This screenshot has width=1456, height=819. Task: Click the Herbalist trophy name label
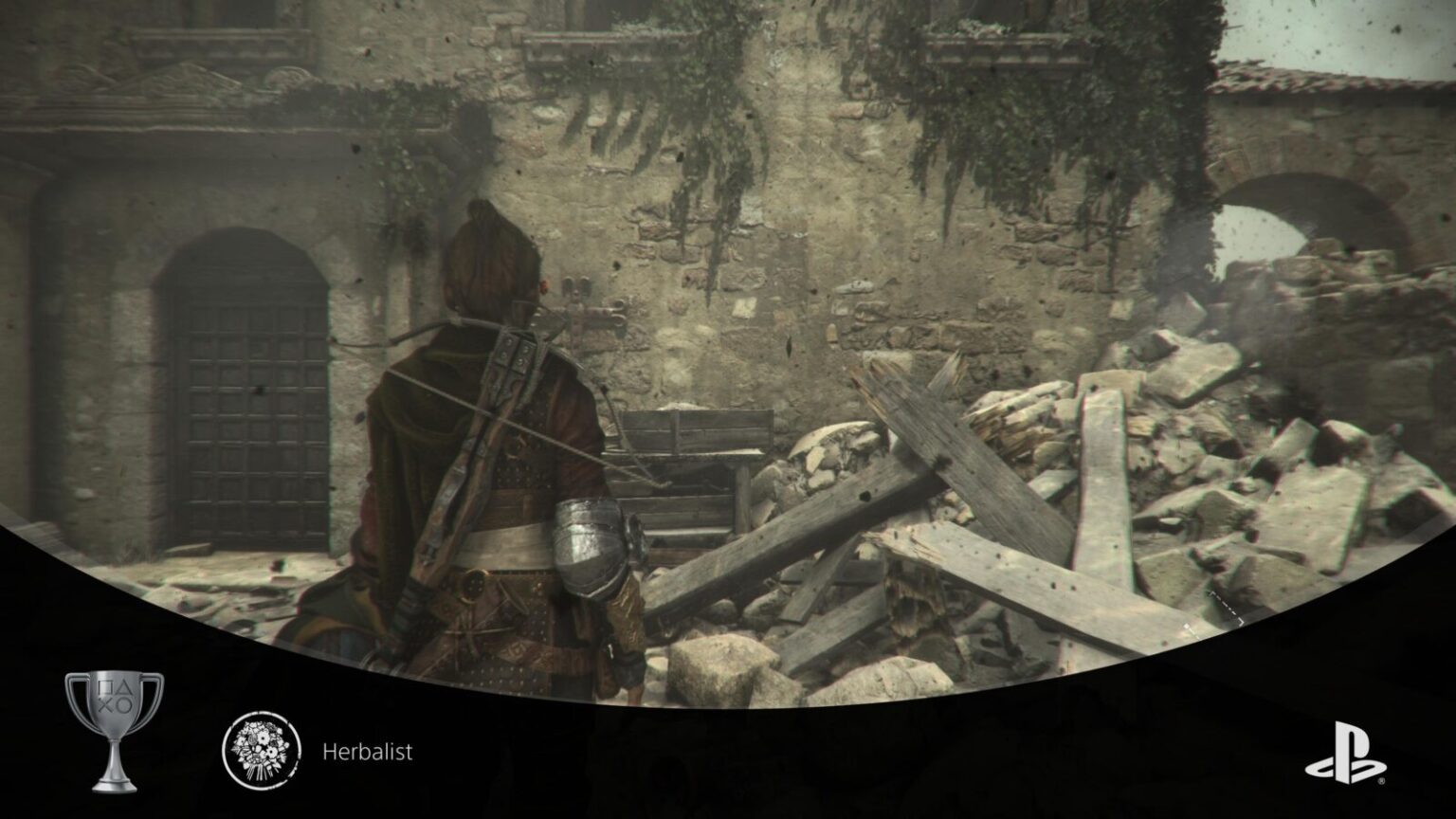(x=368, y=754)
